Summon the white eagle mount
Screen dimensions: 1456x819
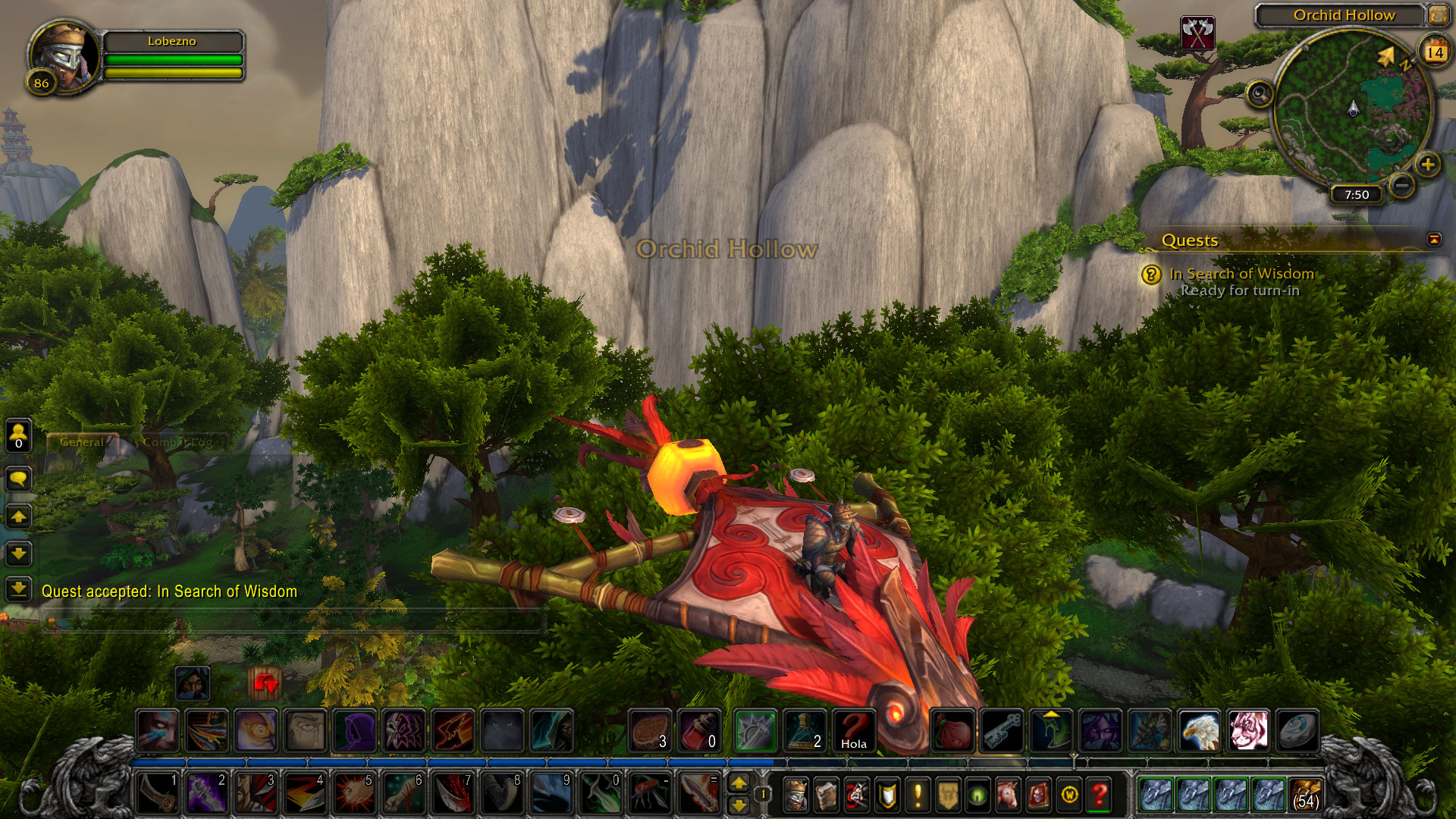click(1199, 731)
